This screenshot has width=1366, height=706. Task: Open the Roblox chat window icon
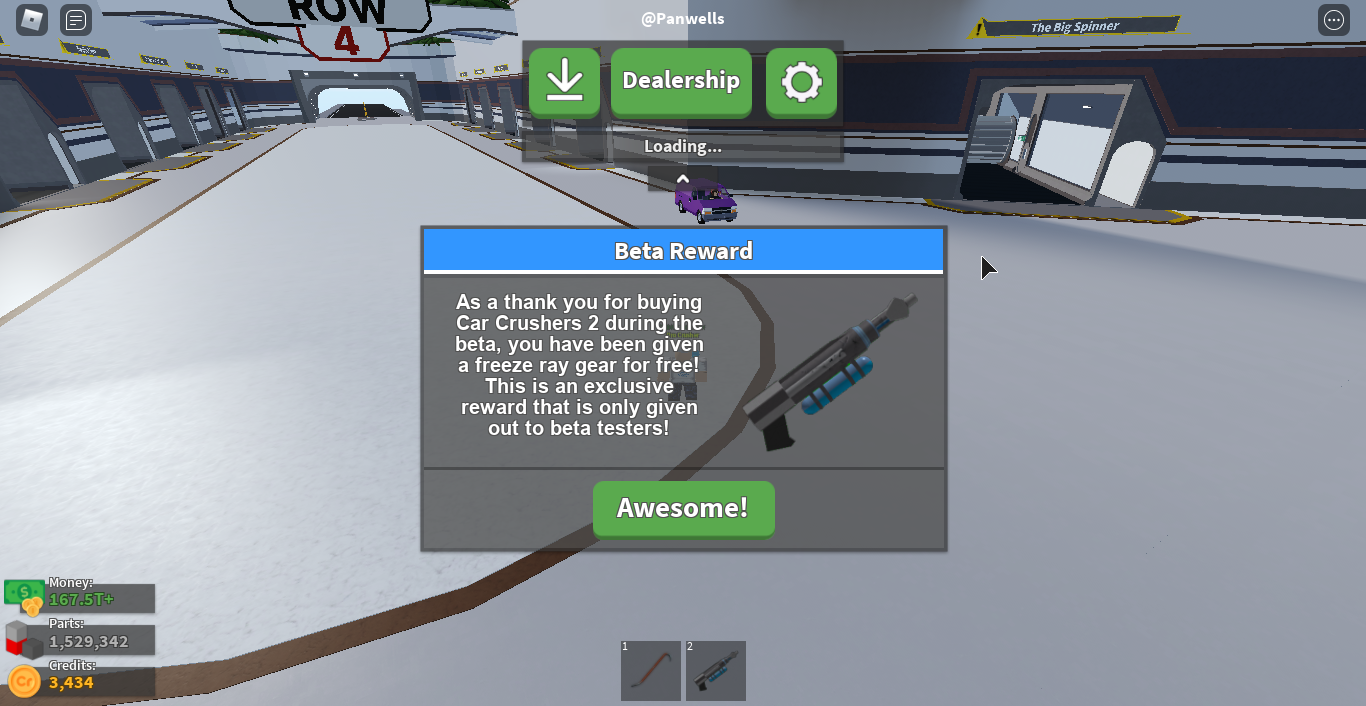76,20
